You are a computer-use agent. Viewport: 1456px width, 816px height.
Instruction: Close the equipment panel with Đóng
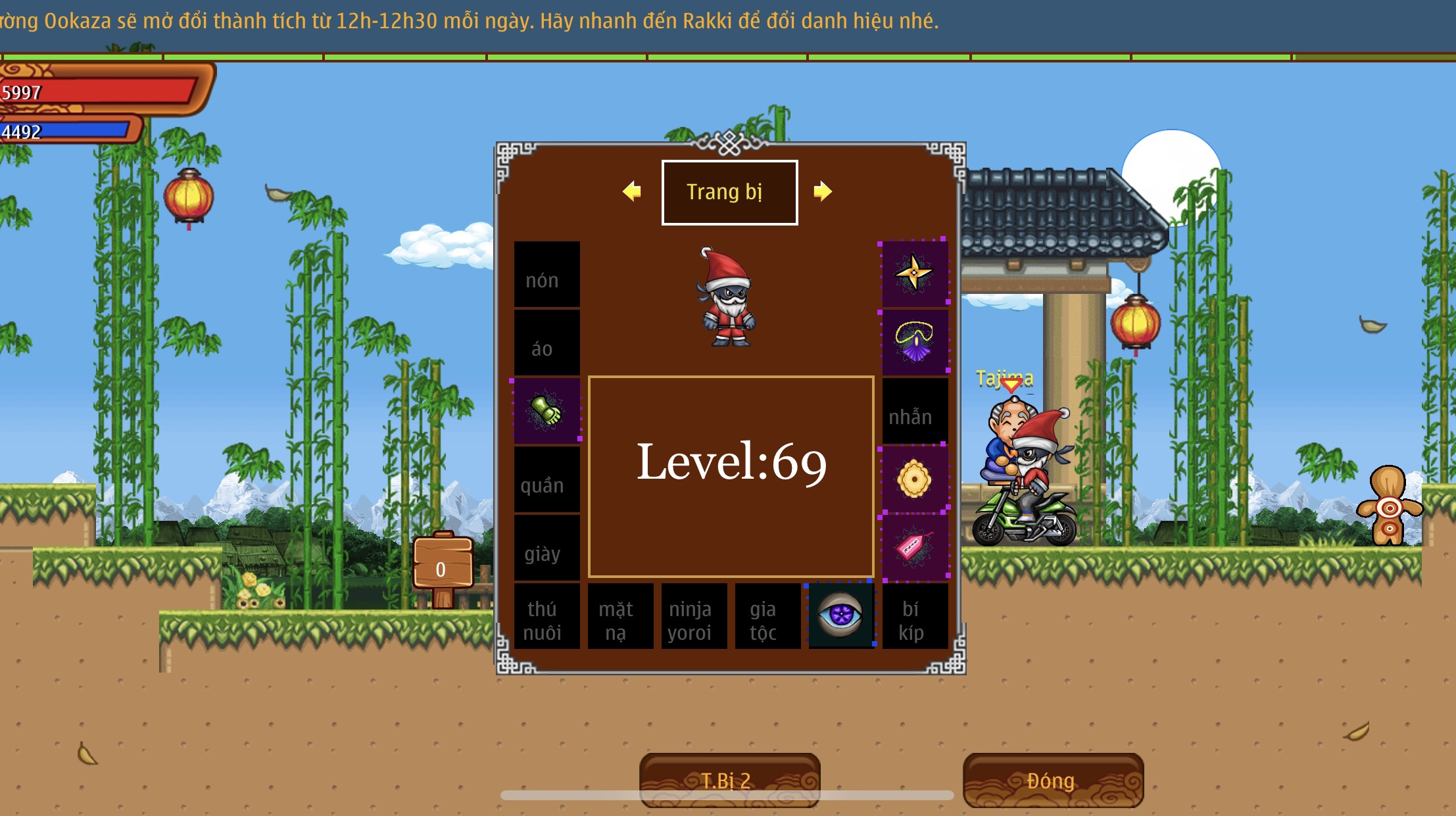pyautogui.click(x=1052, y=780)
